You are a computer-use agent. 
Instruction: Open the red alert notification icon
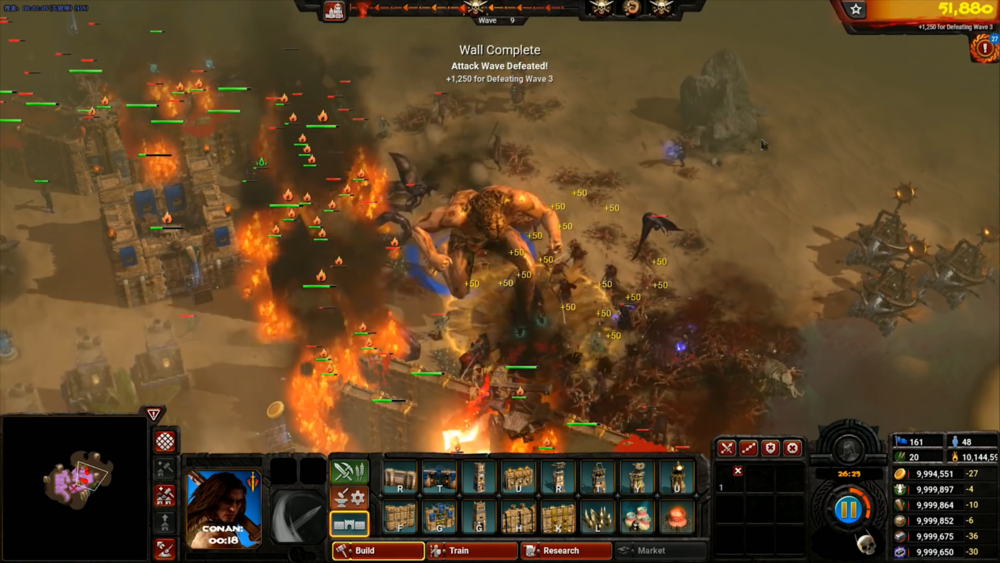[984, 48]
